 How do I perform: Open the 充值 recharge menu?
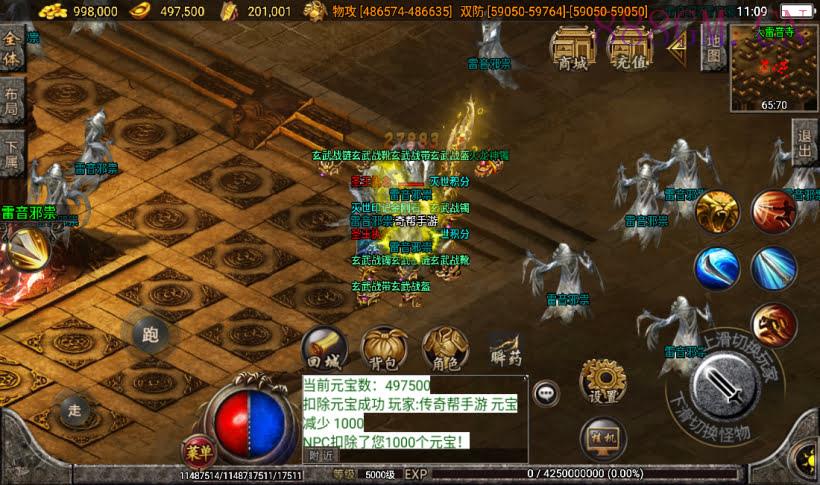pyautogui.click(x=627, y=48)
